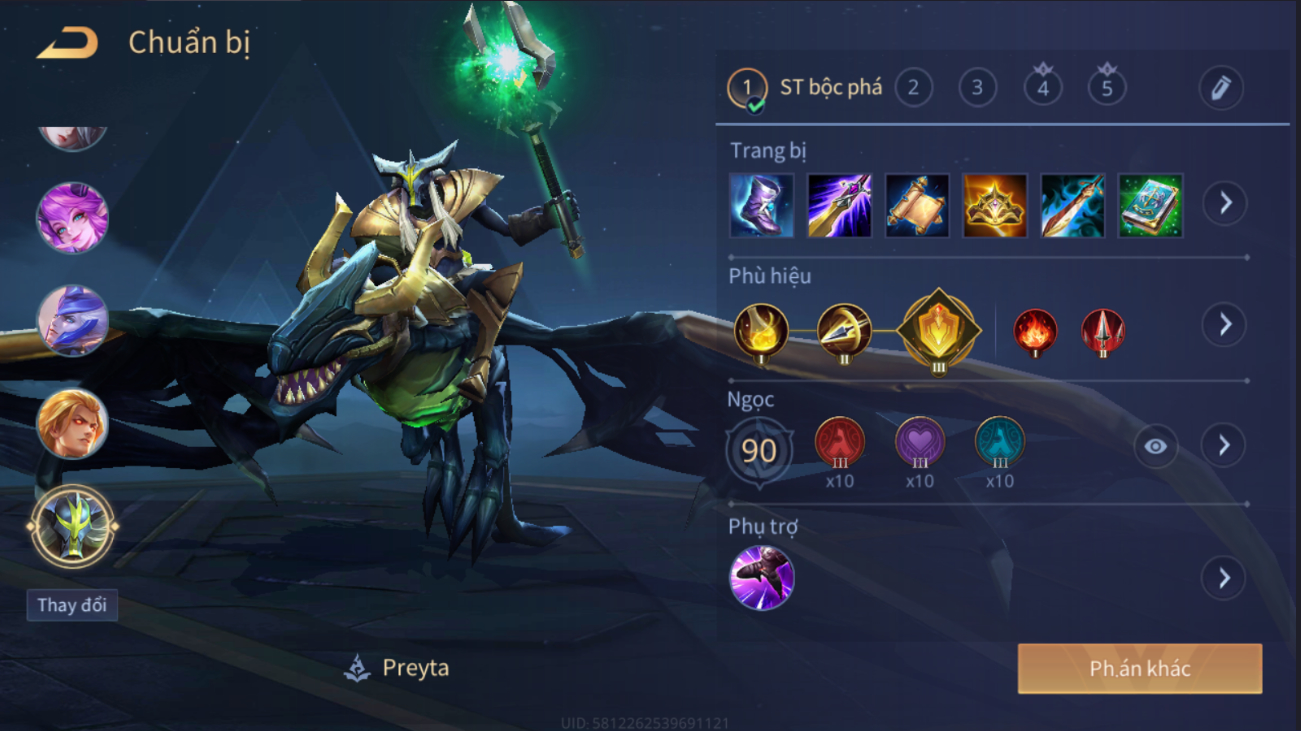Toggle the Ngọc eye visibility icon

1155,446
